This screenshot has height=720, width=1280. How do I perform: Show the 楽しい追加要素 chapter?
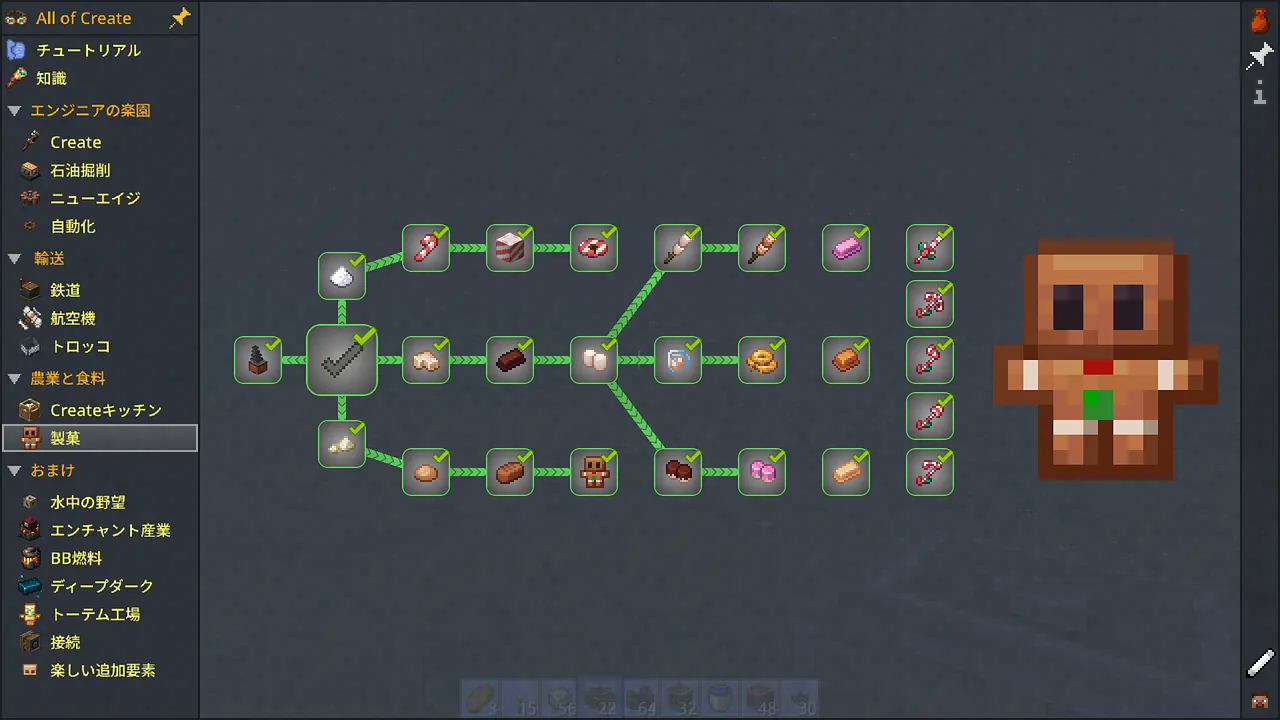[x=102, y=670]
